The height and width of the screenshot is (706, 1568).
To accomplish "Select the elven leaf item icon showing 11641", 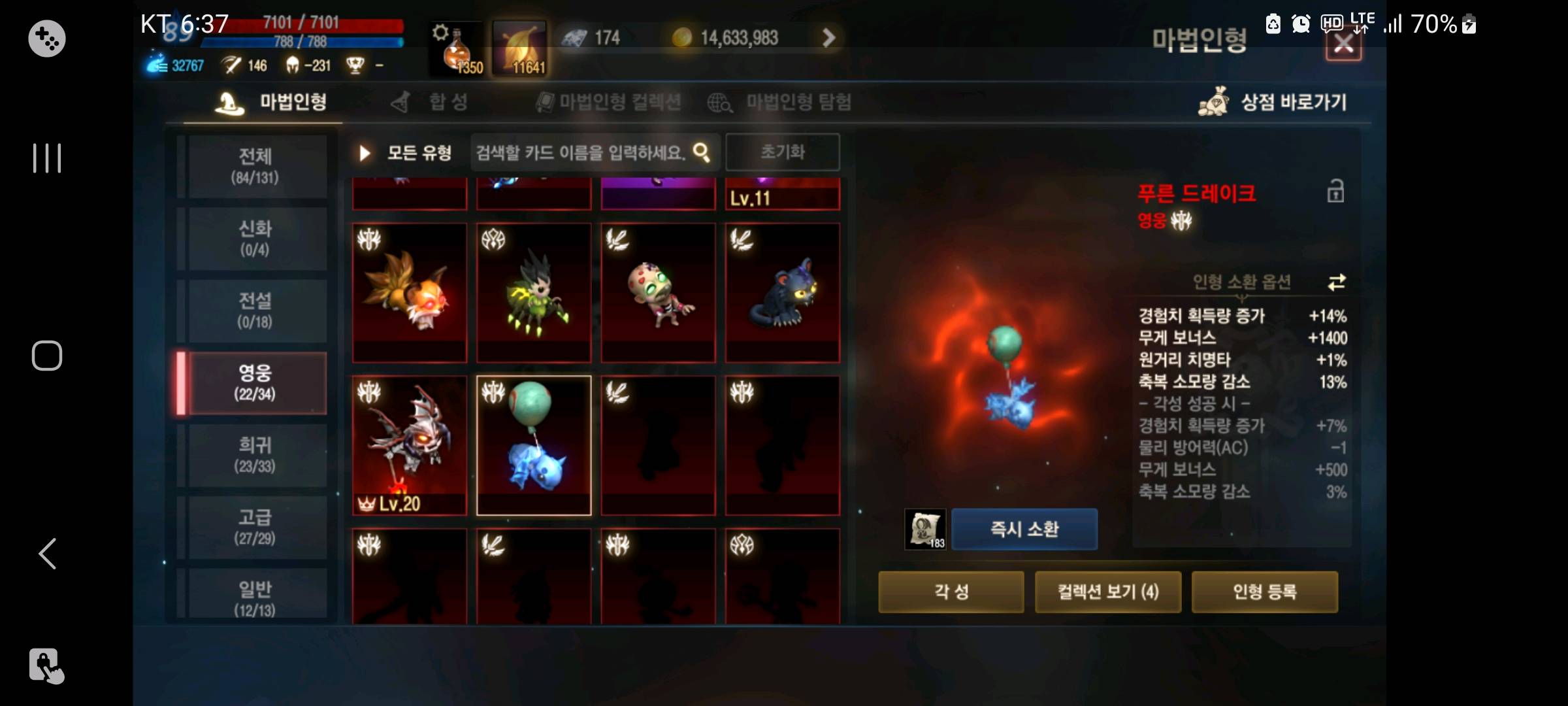I will click(x=521, y=49).
